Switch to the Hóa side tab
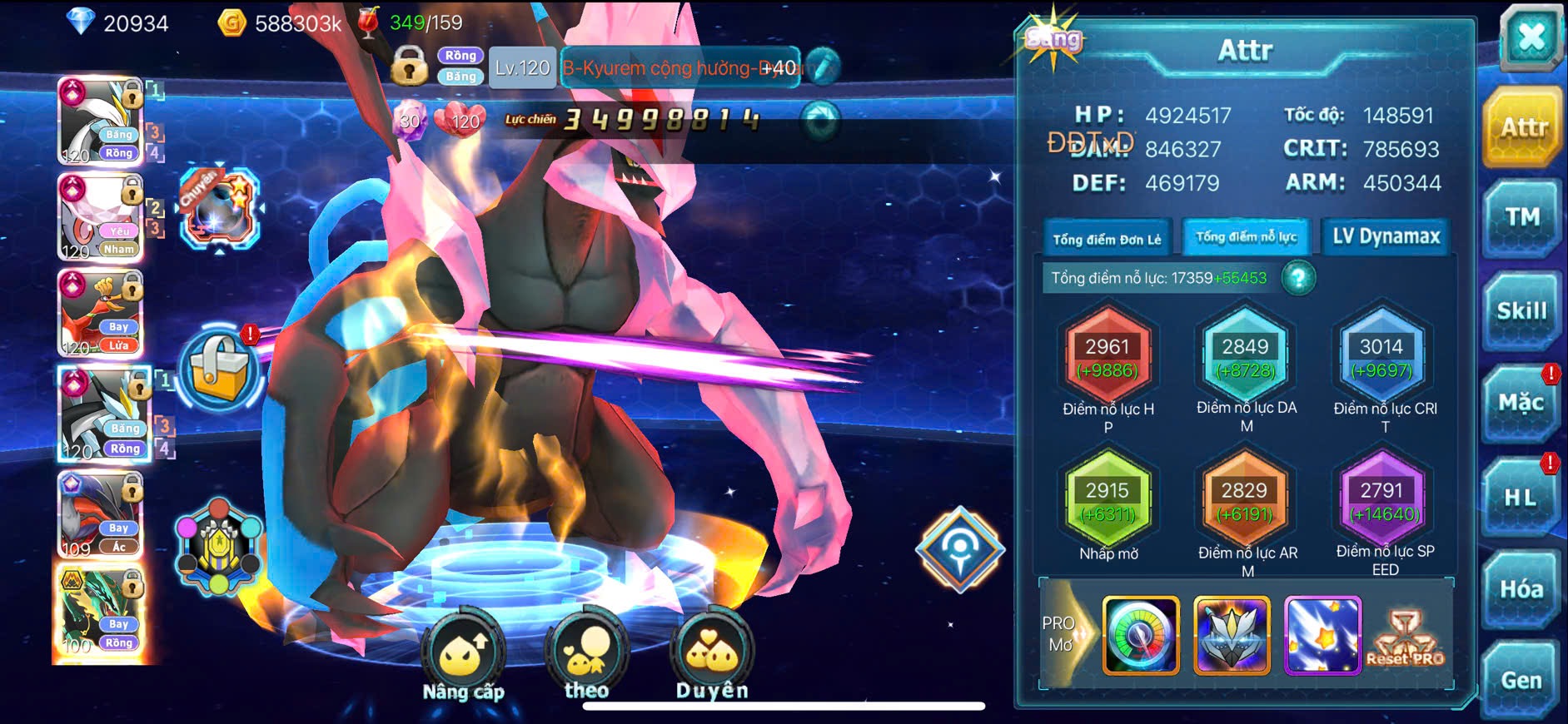 (x=1521, y=589)
